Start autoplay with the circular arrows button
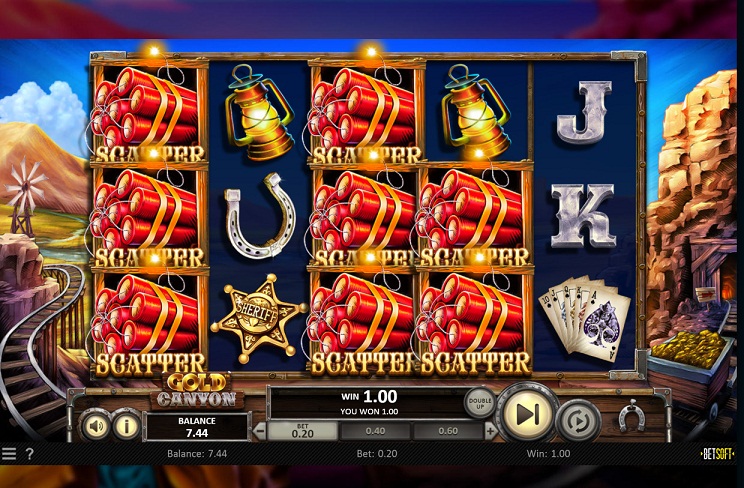 (578, 418)
